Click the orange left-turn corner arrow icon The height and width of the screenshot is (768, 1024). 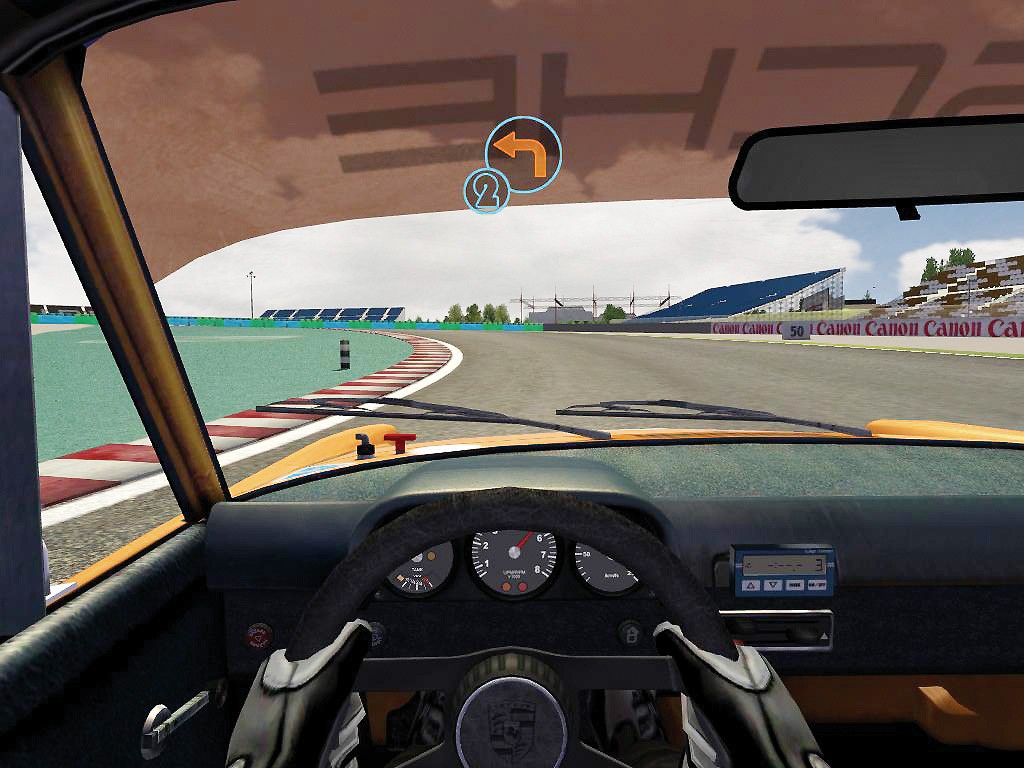pos(524,153)
